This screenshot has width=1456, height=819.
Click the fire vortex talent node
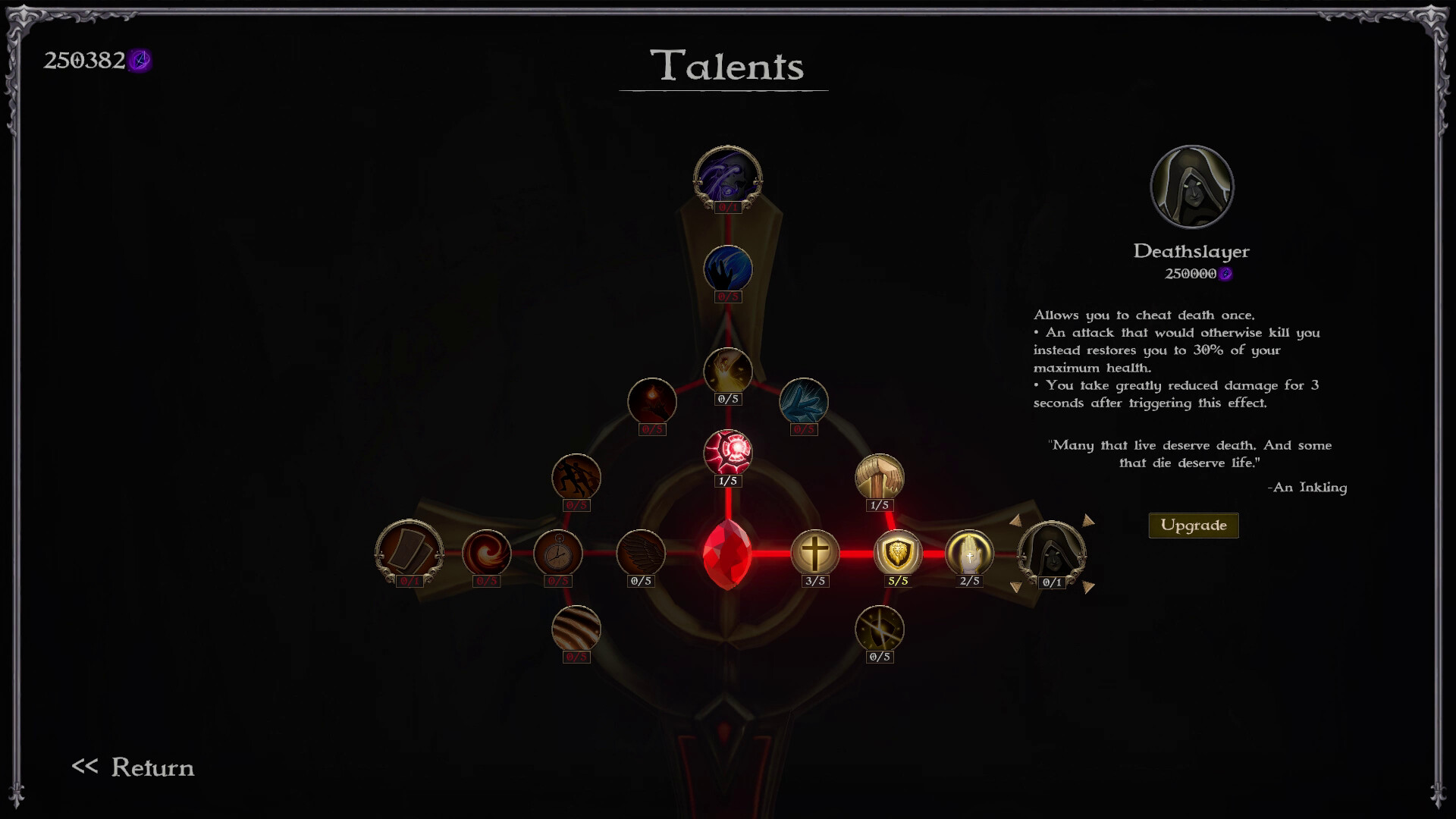(486, 554)
